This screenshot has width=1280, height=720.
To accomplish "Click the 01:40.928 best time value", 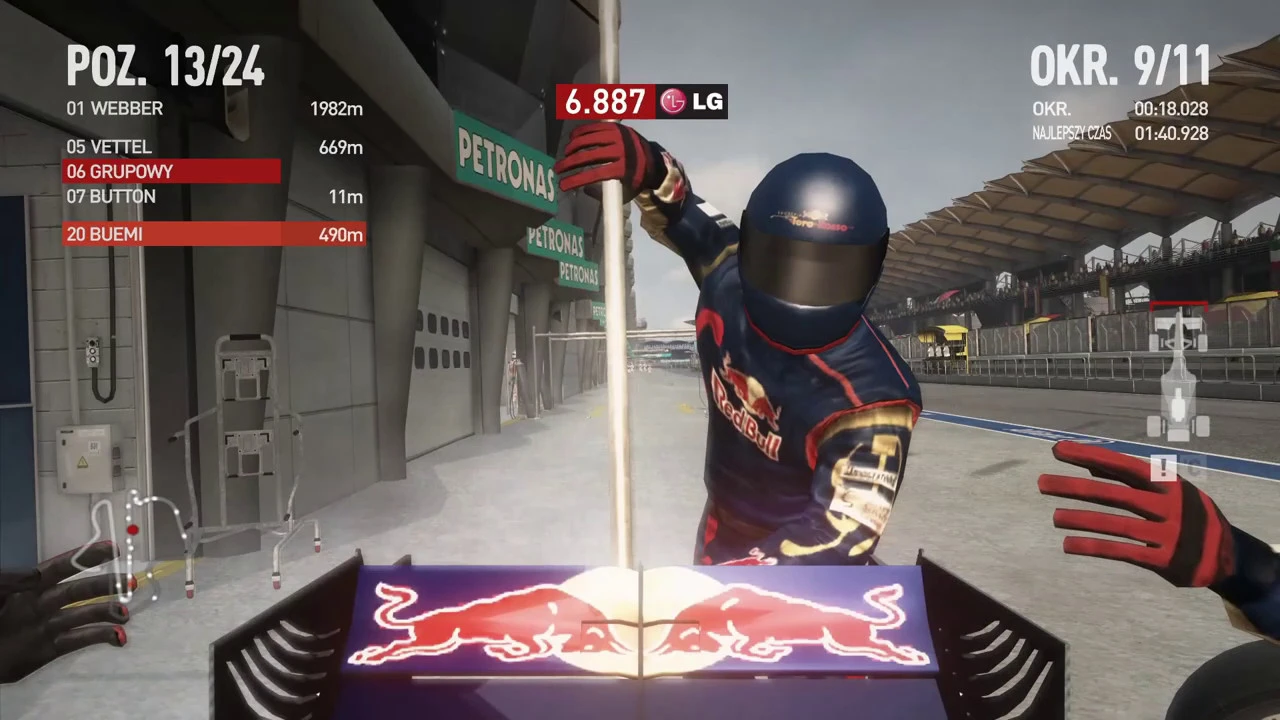I will click(x=1170, y=133).
